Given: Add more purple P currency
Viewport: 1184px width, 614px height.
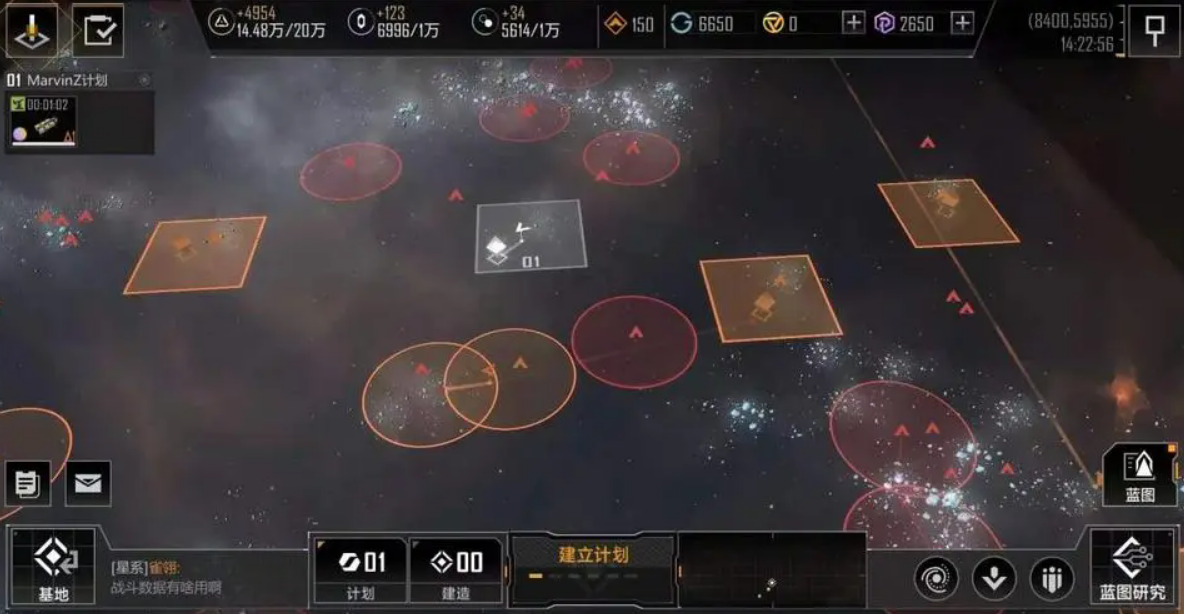Looking at the screenshot, I should tap(961, 23).
